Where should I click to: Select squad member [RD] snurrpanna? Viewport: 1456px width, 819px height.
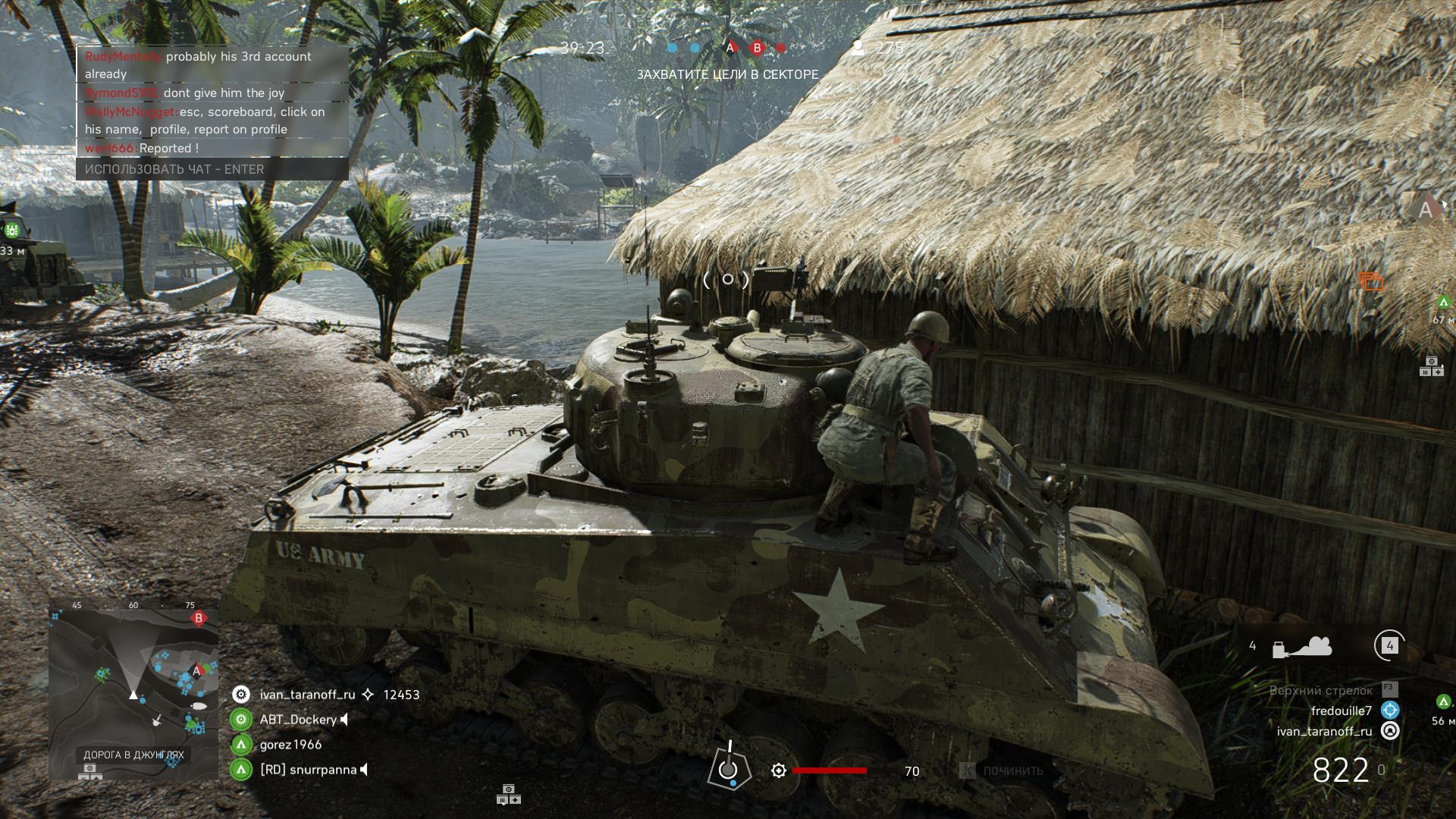click(x=308, y=770)
